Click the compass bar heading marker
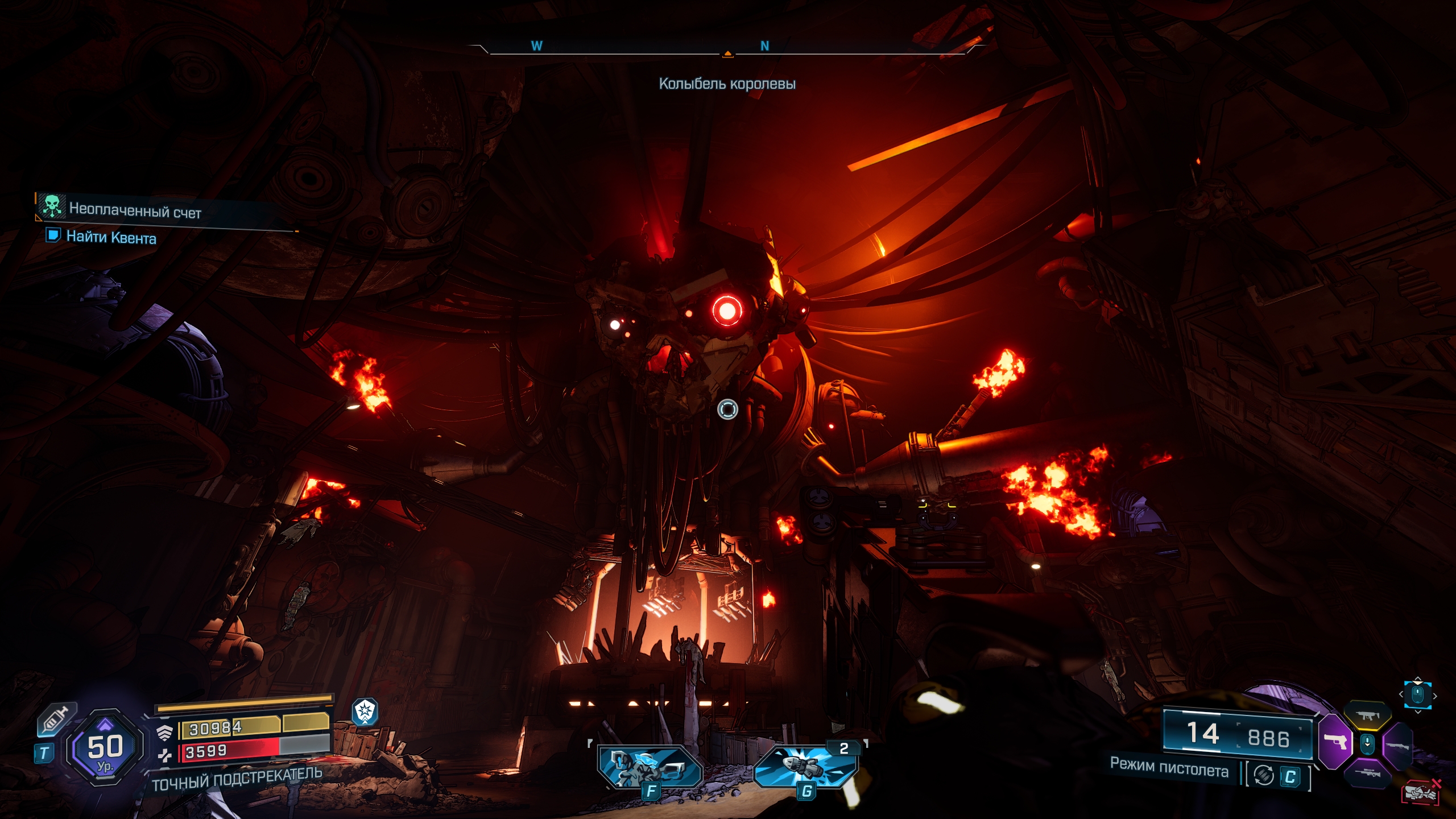Image resolution: width=1456 pixels, height=819 pixels. click(x=727, y=55)
